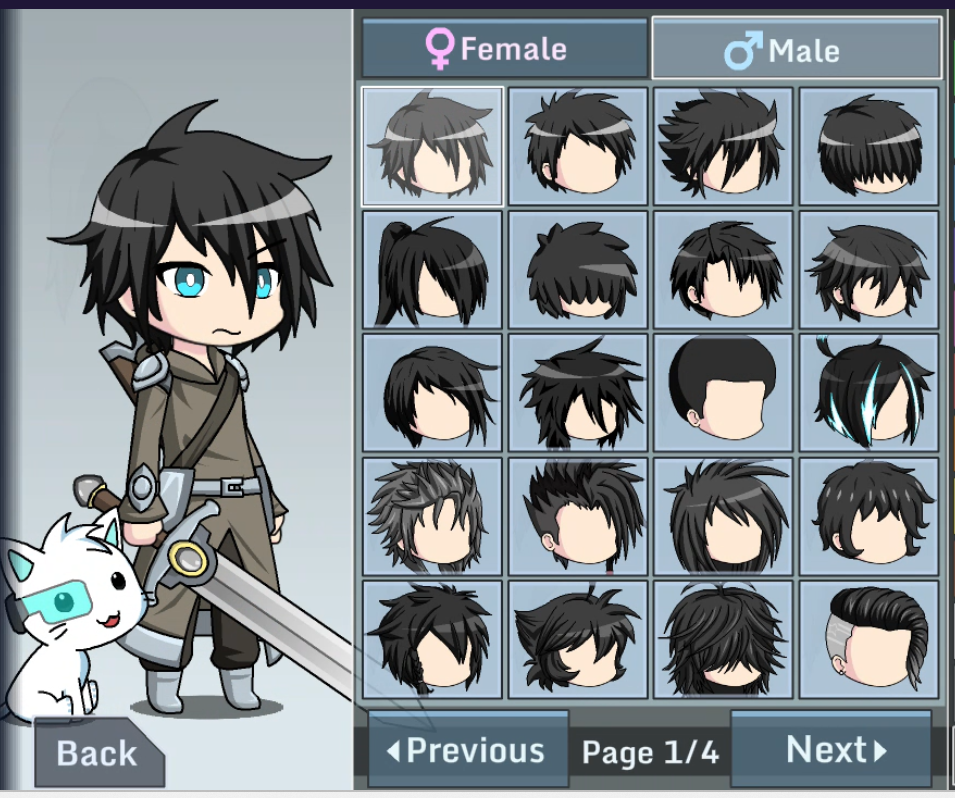Switch to the Female hair tab
Screen dimensions: 955x798
[x=504, y=48]
